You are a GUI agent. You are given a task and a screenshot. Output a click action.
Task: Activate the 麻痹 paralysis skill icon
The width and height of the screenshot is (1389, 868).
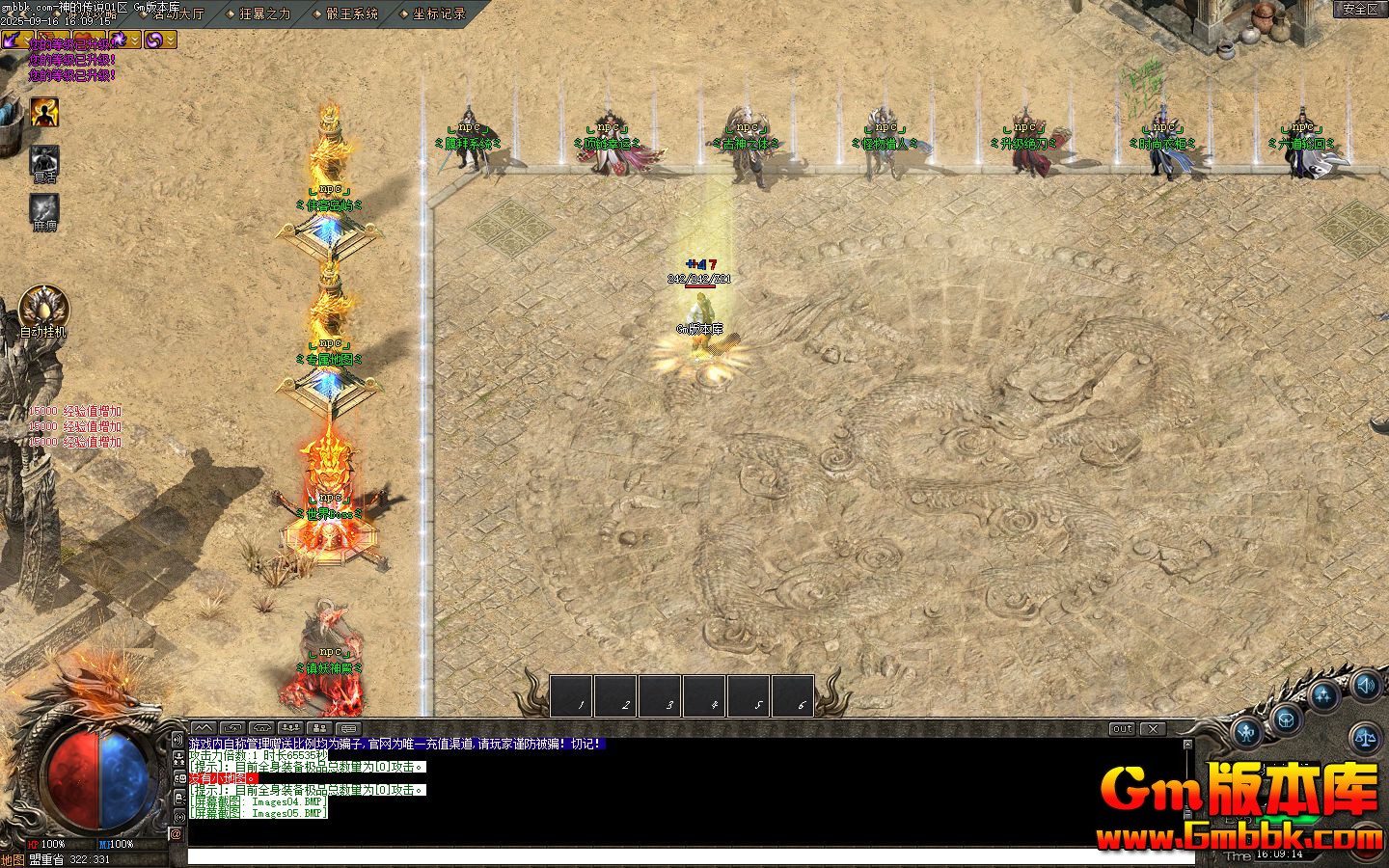click(x=44, y=208)
